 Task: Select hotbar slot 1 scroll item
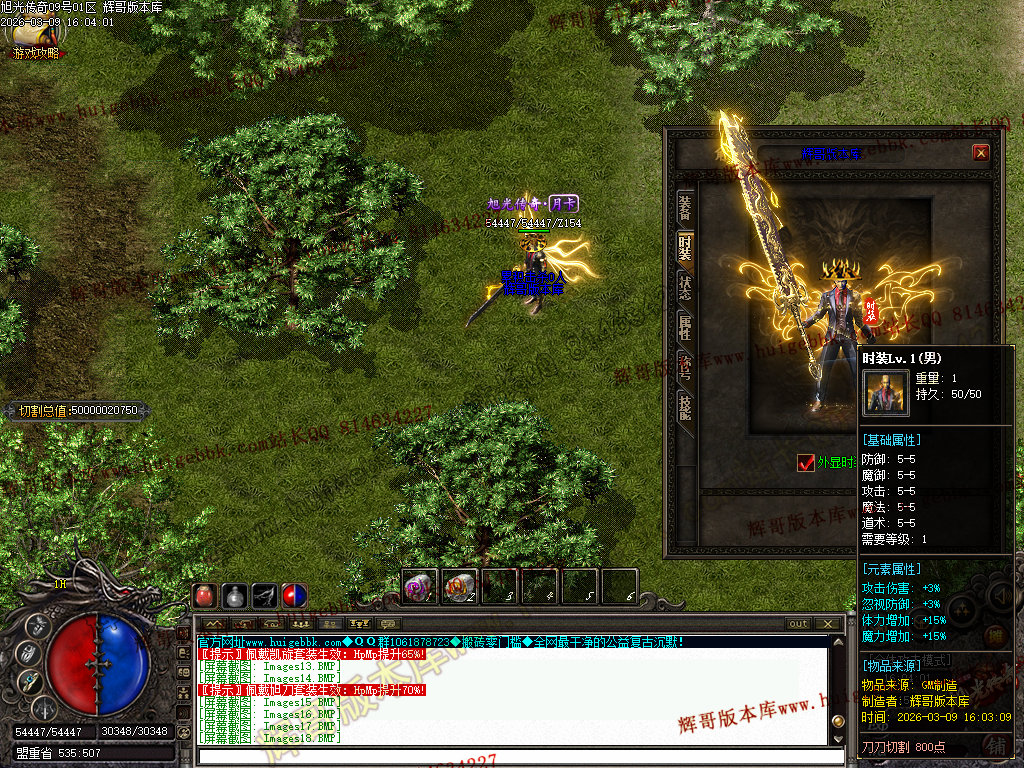coord(420,585)
